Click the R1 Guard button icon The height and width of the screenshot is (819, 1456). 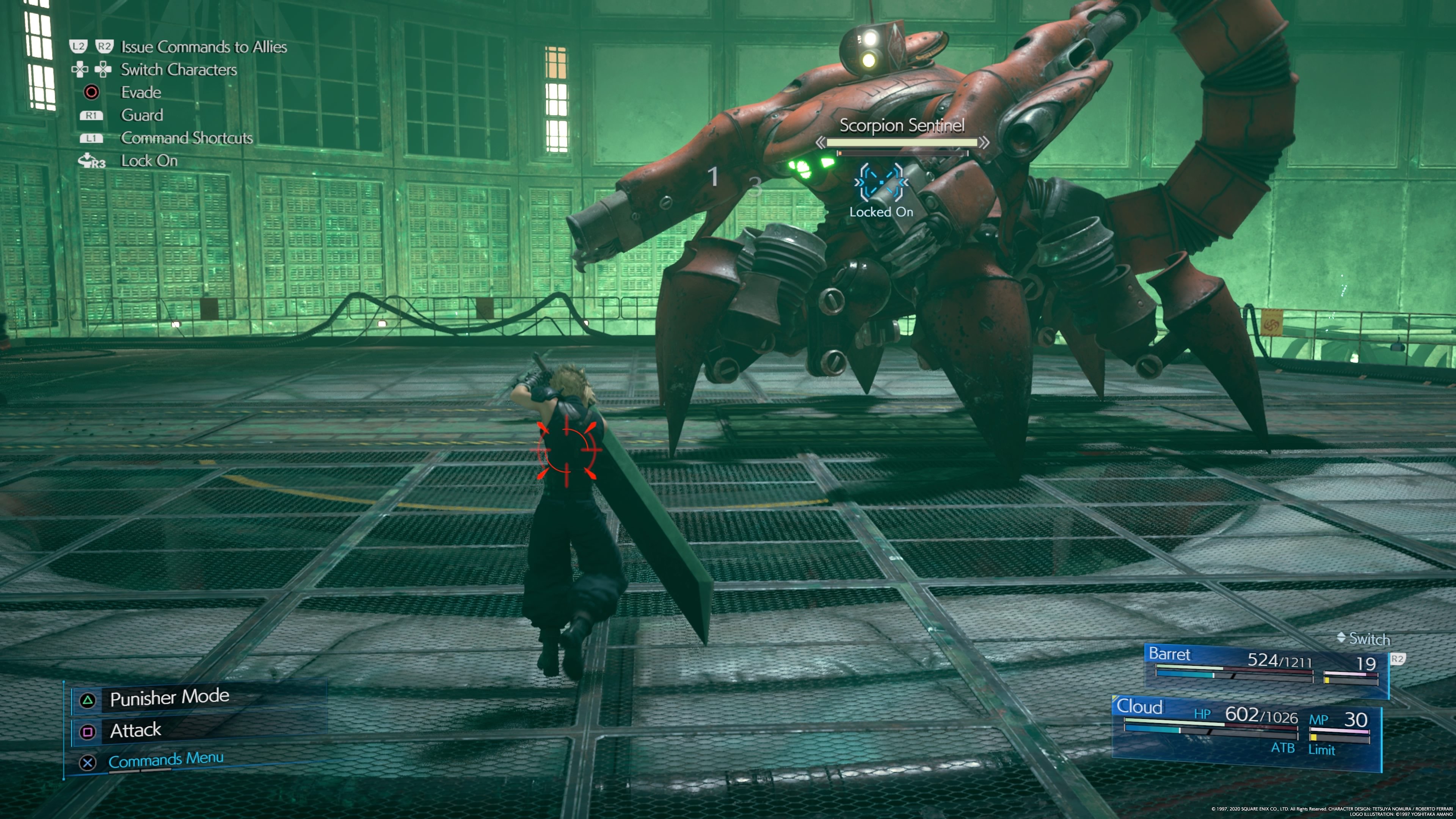click(91, 115)
